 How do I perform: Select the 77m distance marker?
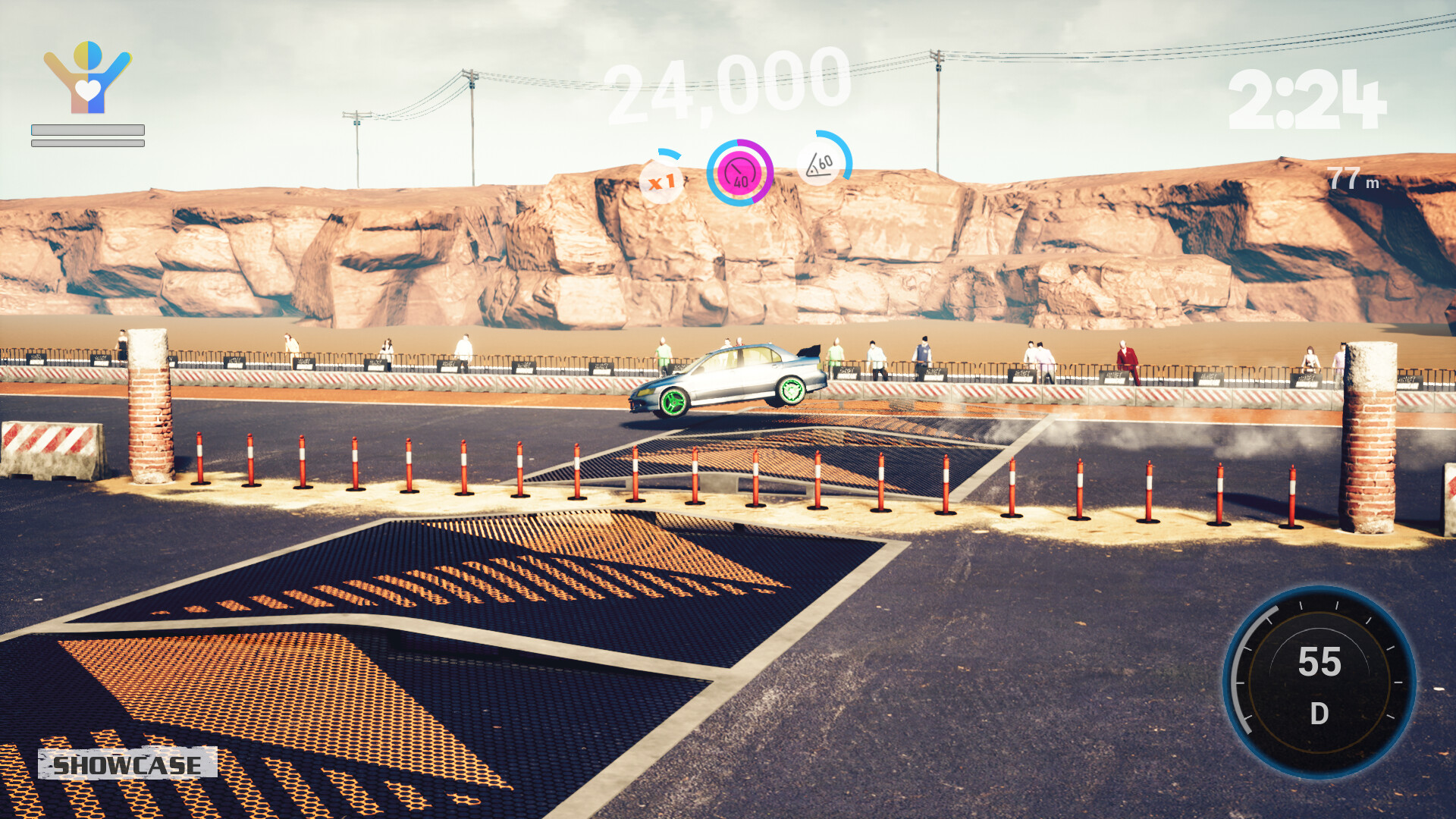(x=1354, y=177)
